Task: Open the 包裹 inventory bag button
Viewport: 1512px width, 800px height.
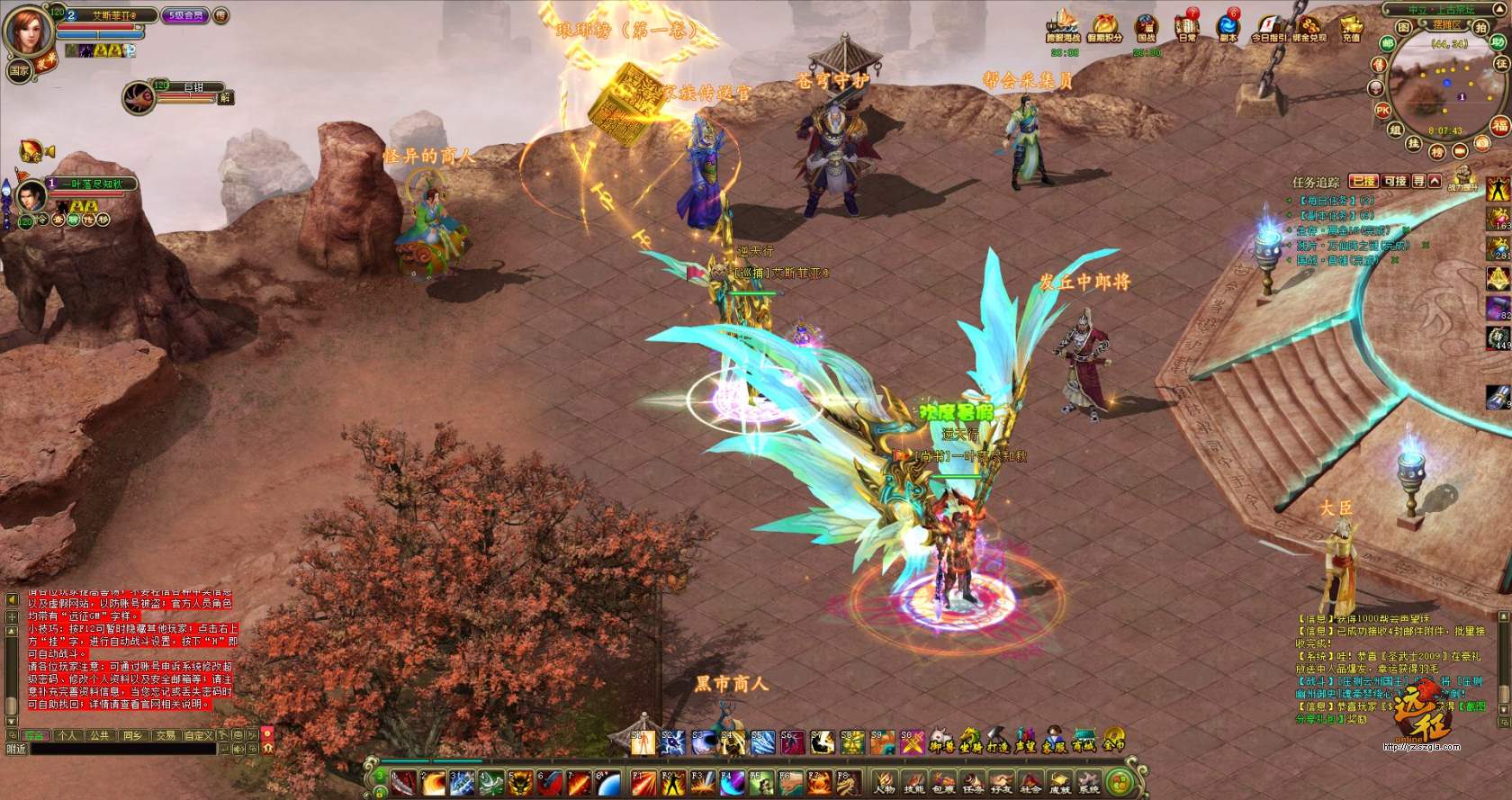Action: pyautogui.click(x=943, y=782)
